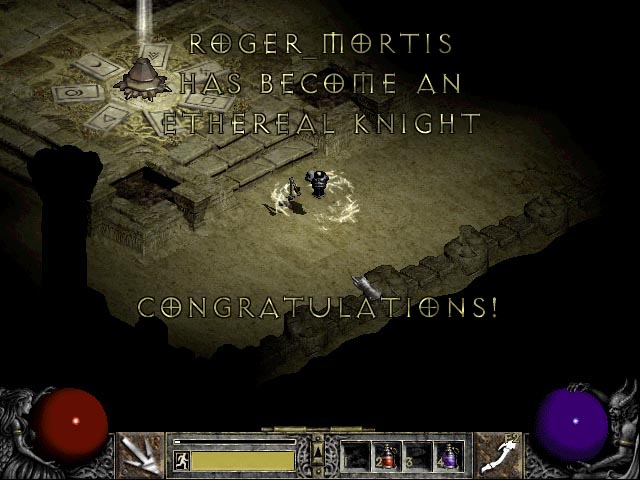
Task: Select the left-click attack skill icon
Action: [139, 454]
